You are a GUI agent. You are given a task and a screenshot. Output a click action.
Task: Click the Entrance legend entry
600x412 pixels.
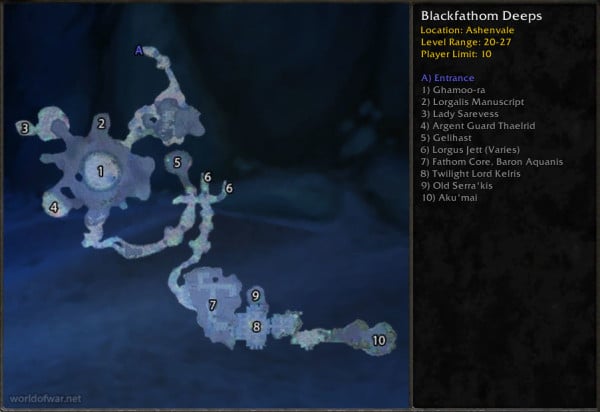tap(449, 78)
